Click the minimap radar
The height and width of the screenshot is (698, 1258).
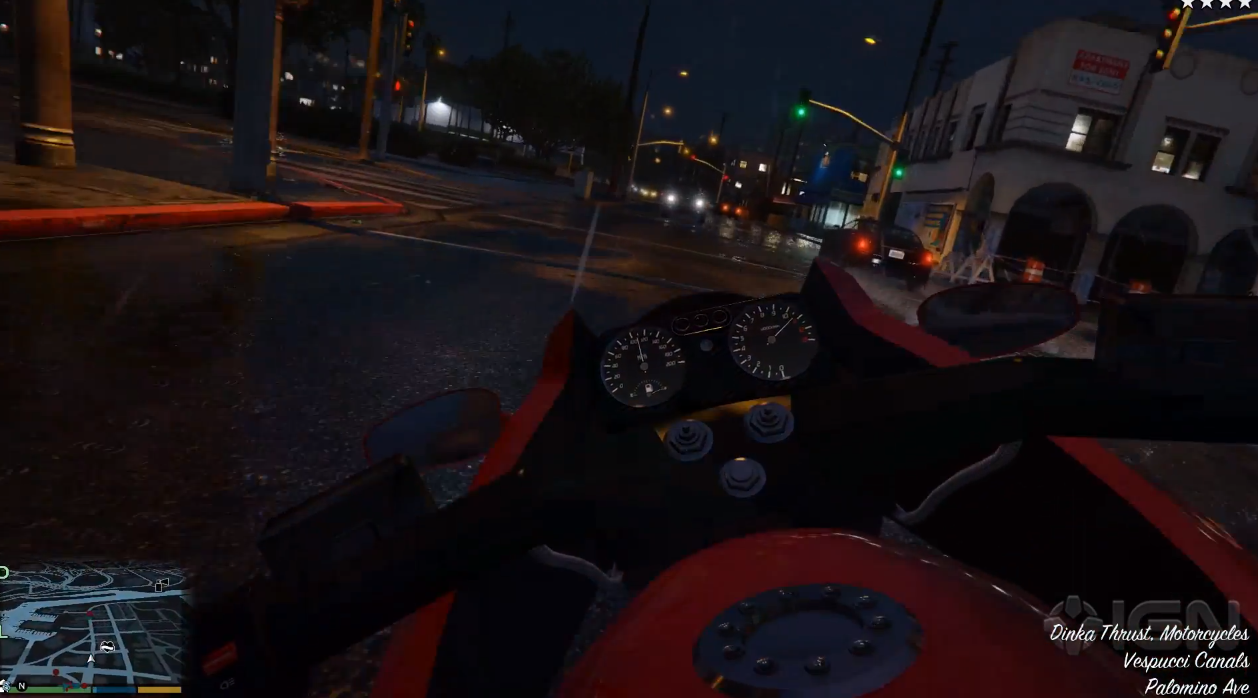(95, 624)
